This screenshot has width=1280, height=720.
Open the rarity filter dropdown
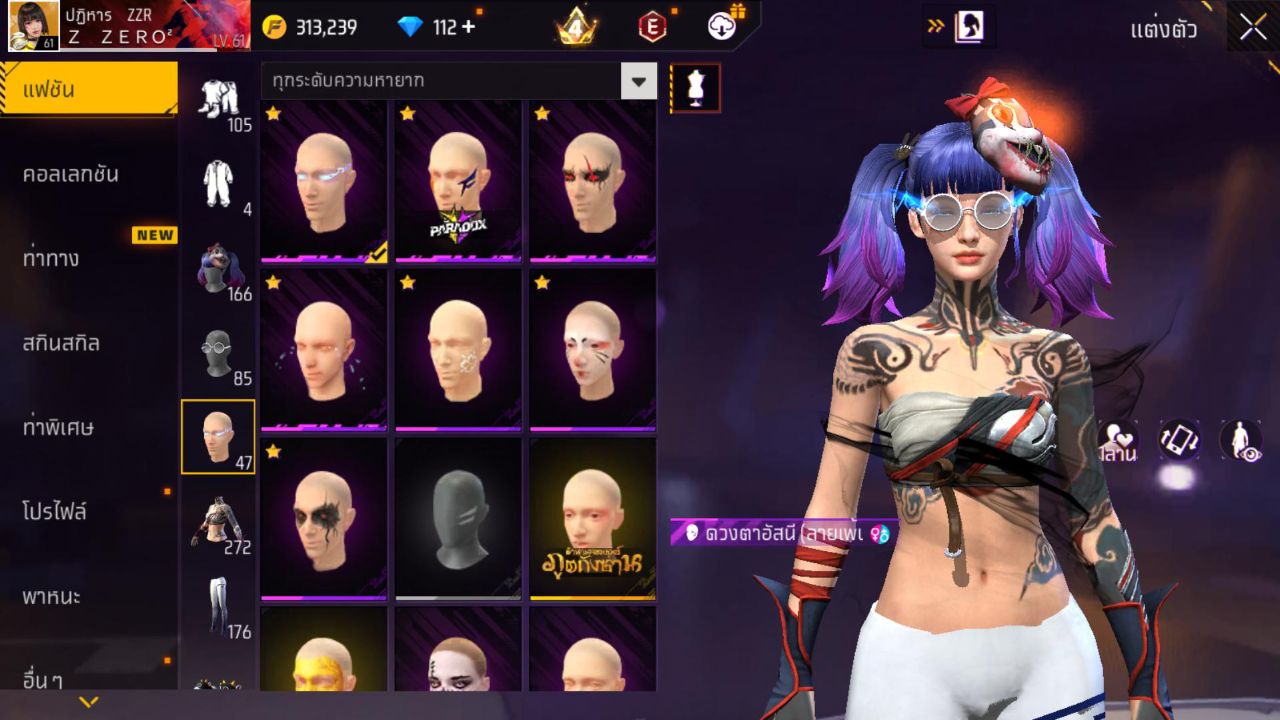[638, 81]
